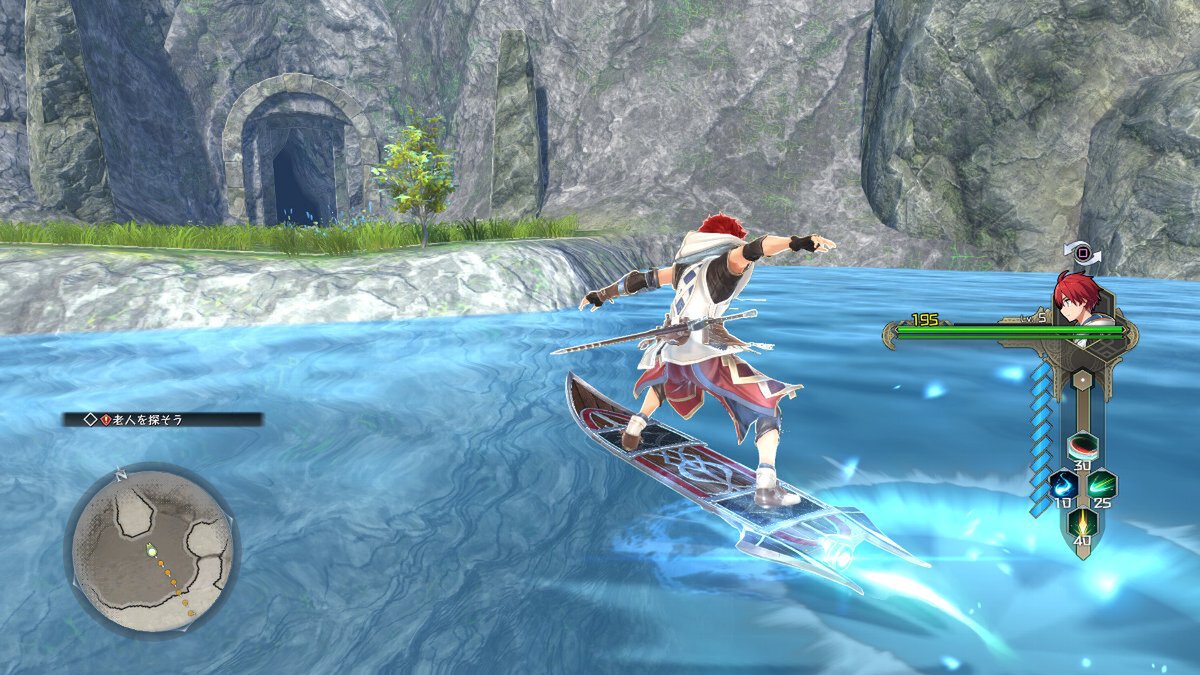This screenshot has width=1200, height=675.
Task: Trigger the green slash skill costing 25
Action: tap(1102, 485)
